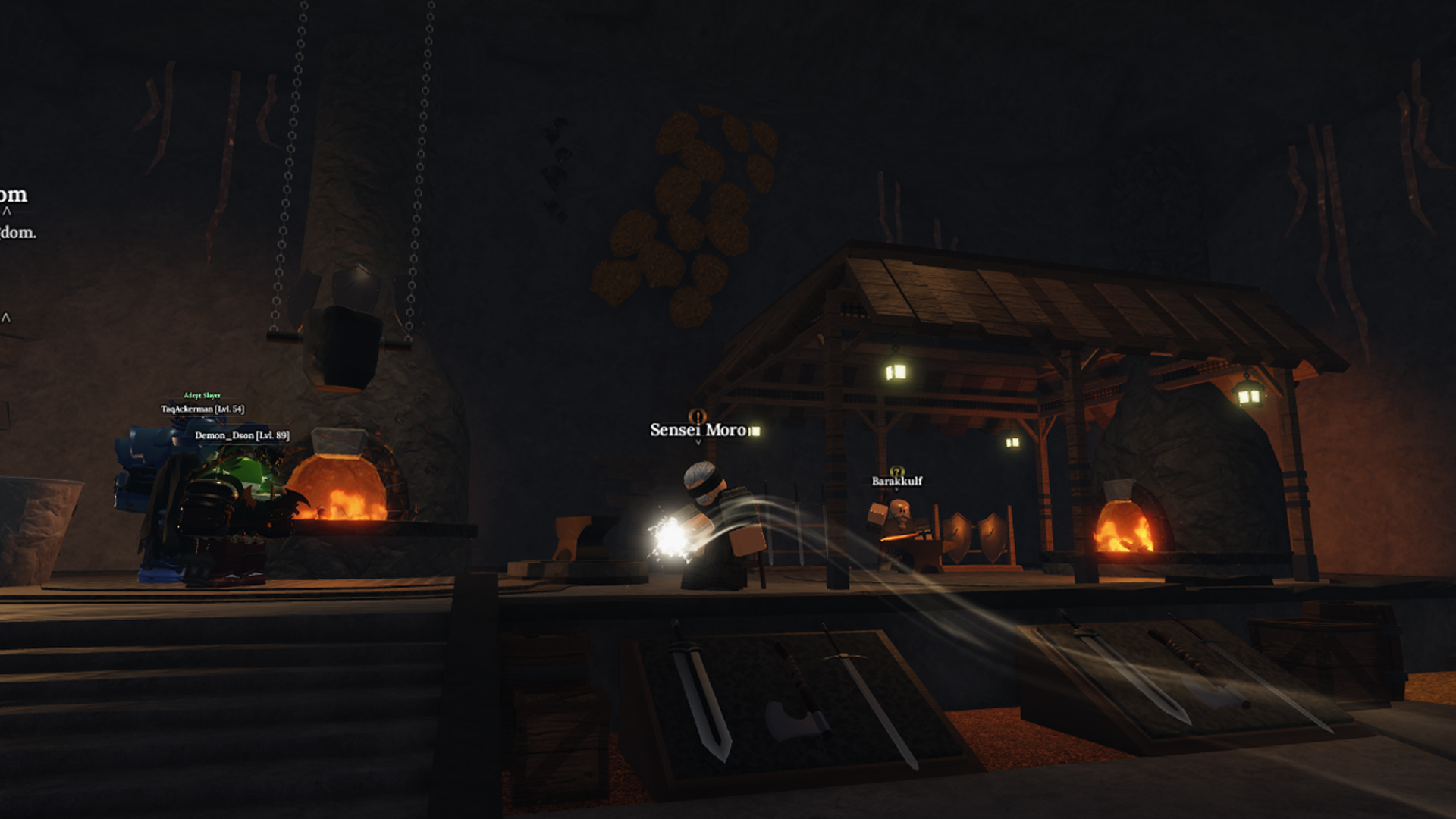Expand the chevron below Sensei Moro's name
The width and height of the screenshot is (1456, 819).
(x=698, y=442)
